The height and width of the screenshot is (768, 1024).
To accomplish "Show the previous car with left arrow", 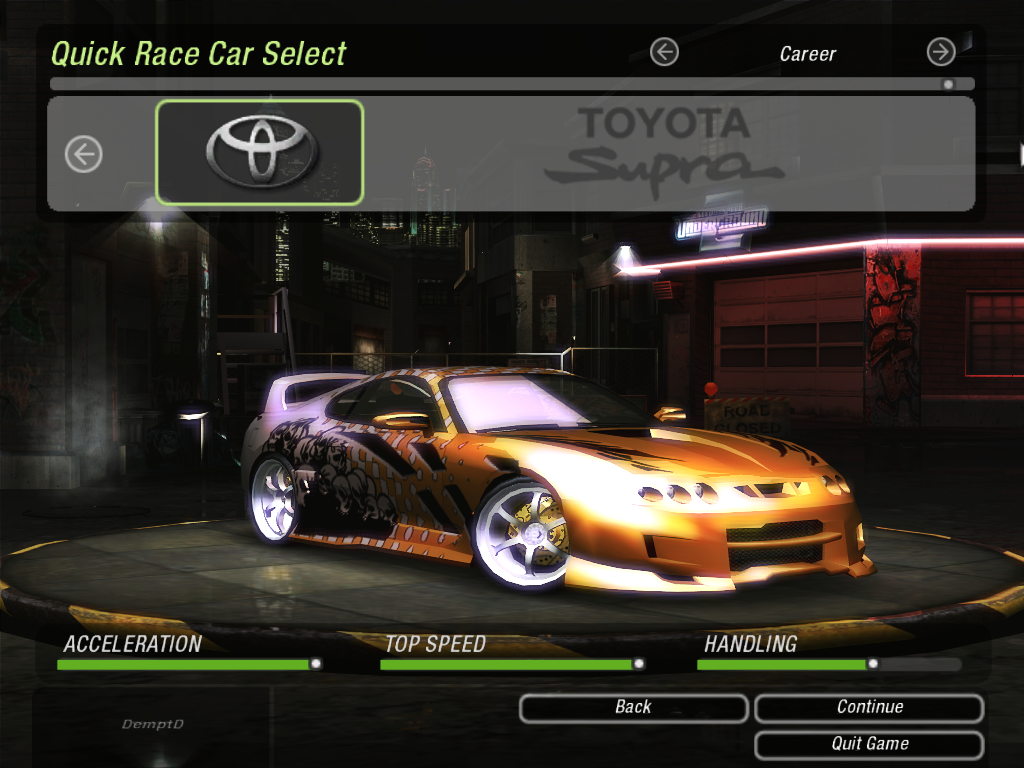I will tap(84, 154).
